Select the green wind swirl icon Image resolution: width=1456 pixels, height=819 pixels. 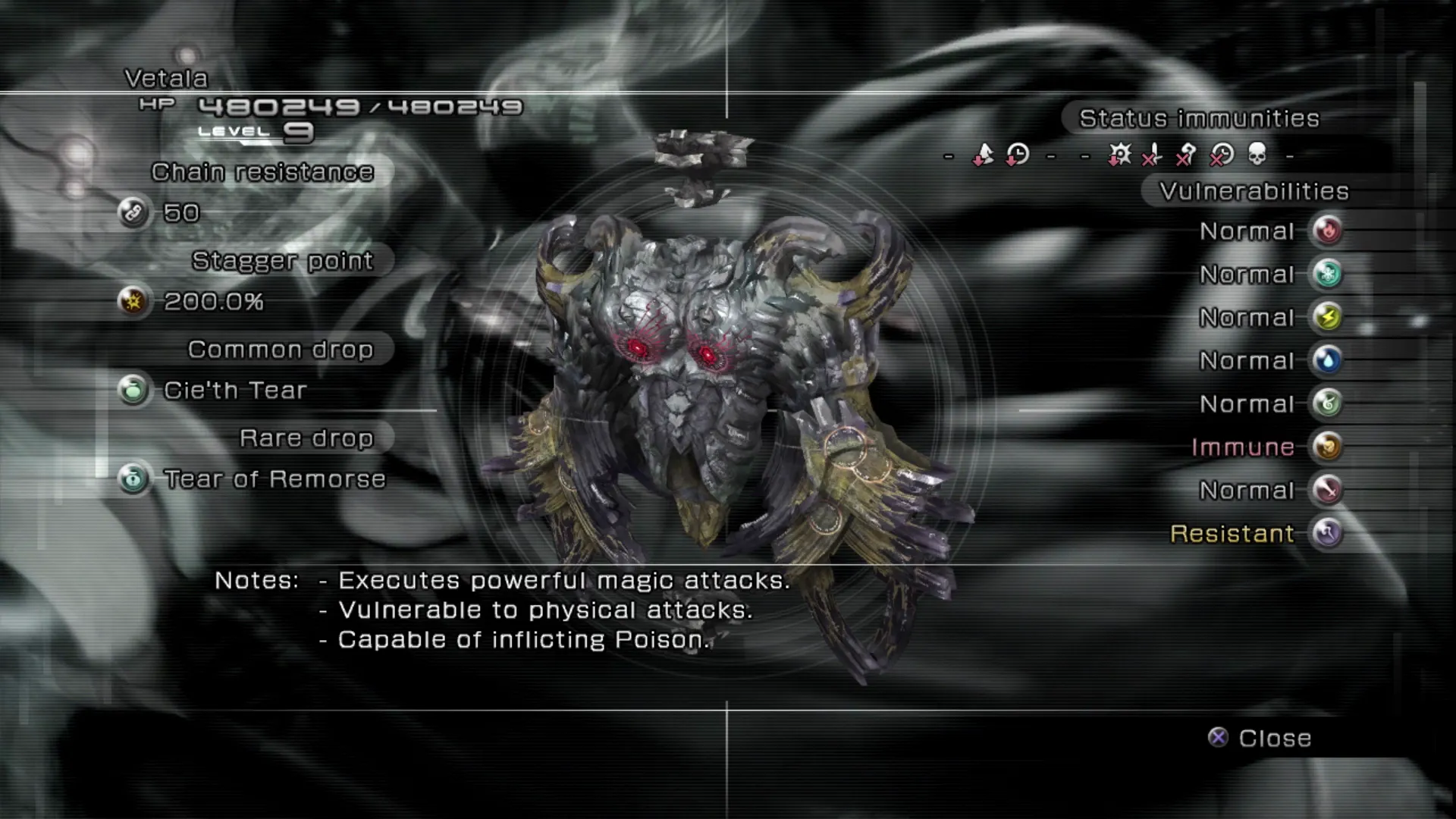[1327, 403]
